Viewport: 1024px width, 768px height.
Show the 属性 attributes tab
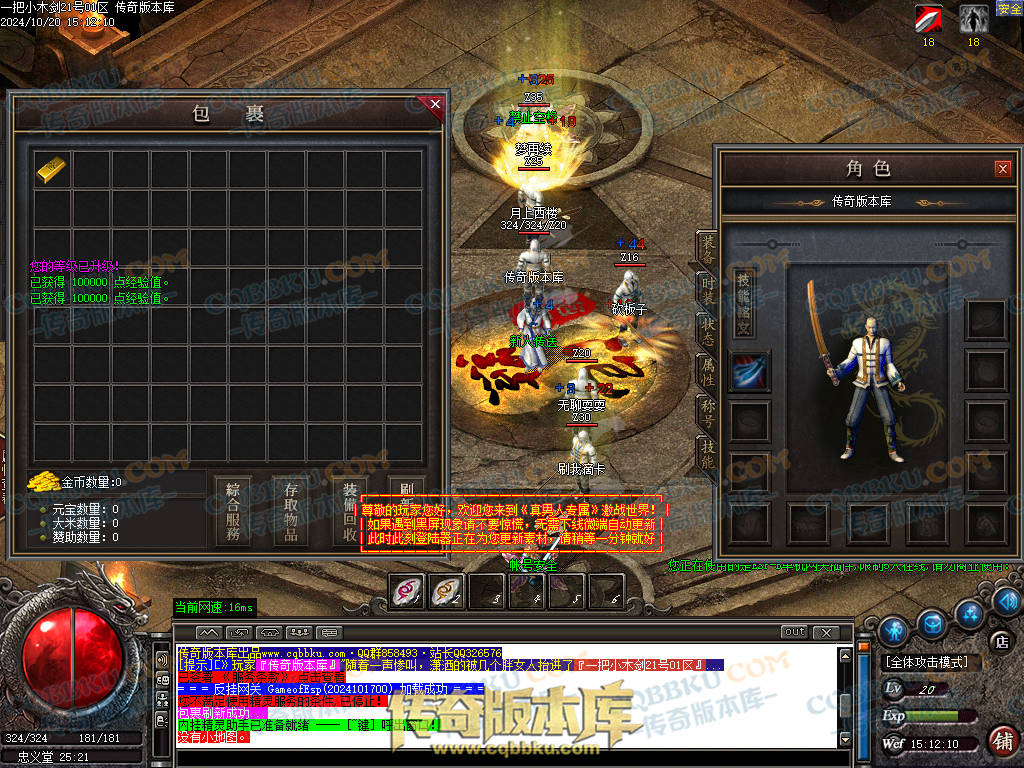point(707,370)
